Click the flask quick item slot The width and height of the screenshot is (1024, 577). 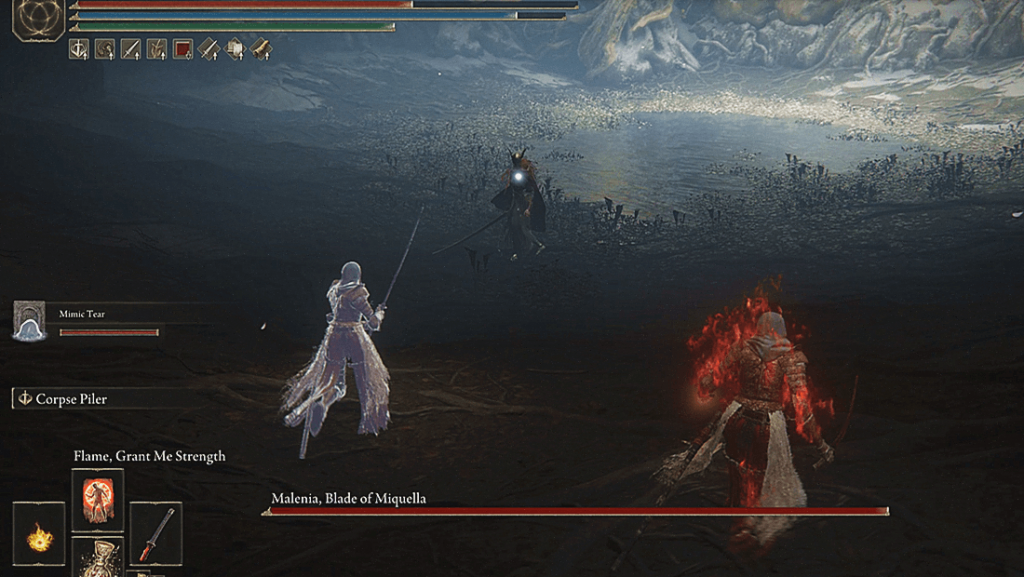(x=98, y=556)
